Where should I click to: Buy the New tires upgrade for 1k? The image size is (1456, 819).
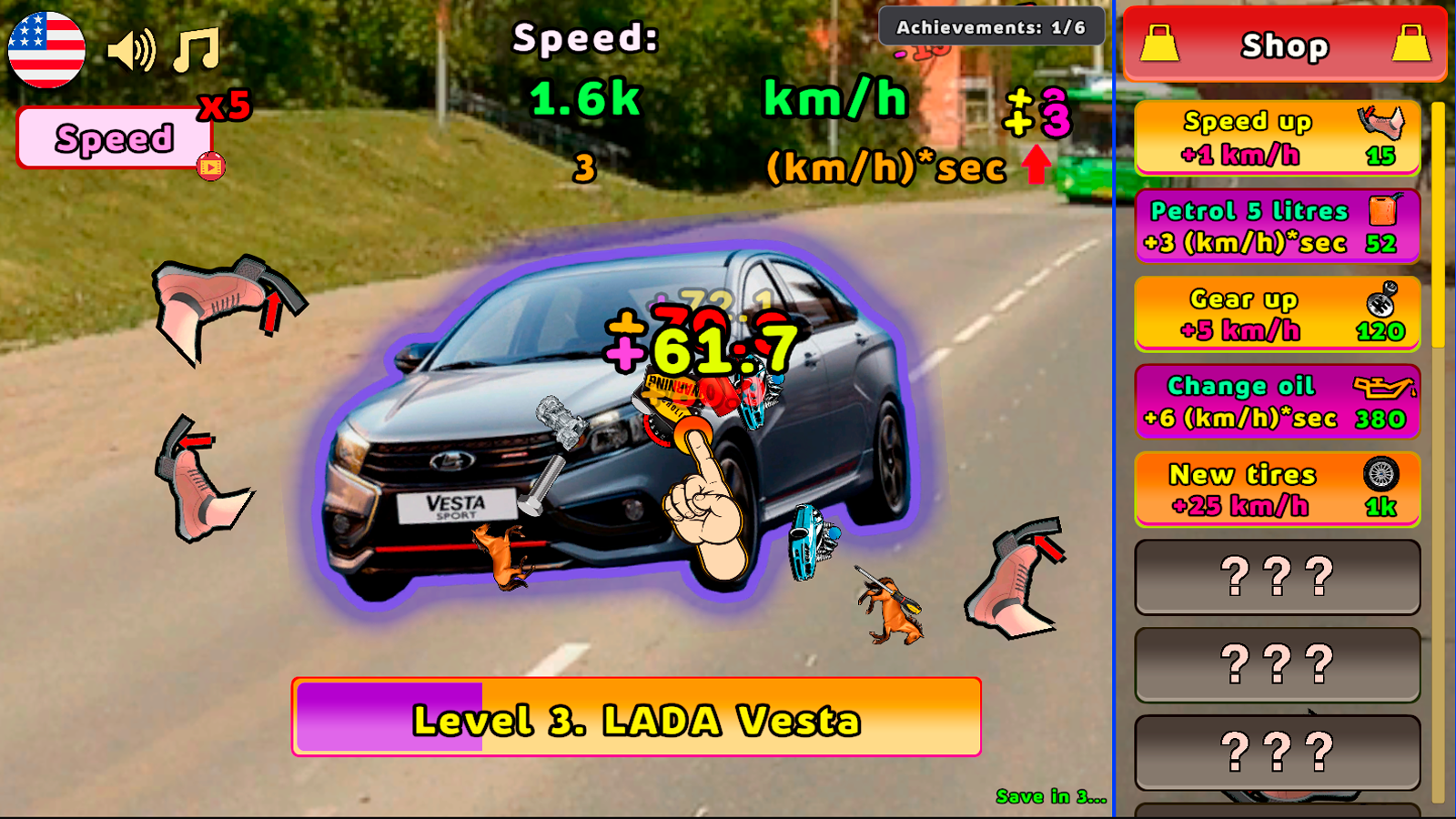(1274, 490)
